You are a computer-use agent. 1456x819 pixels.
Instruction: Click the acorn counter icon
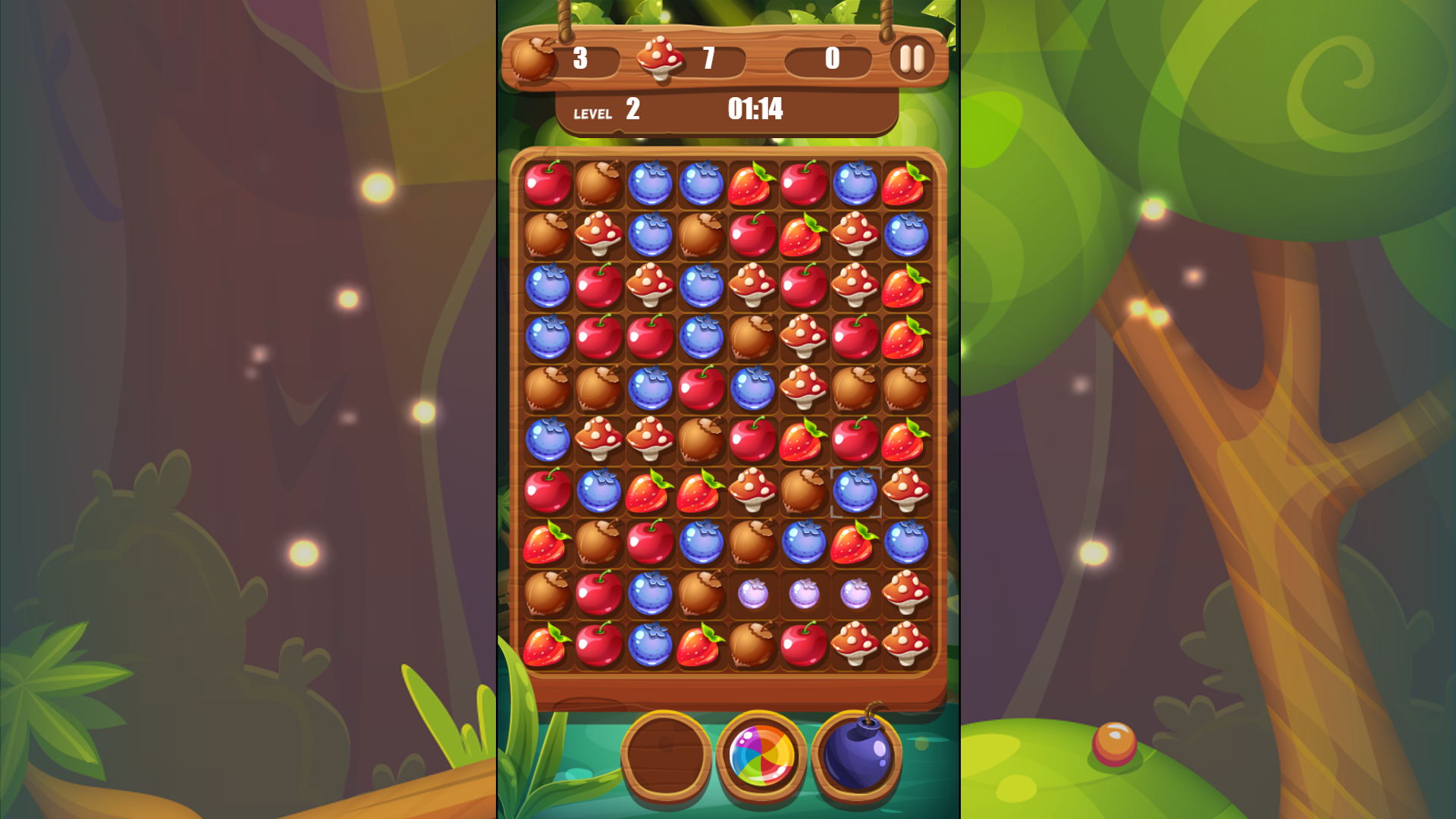(535, 60)
